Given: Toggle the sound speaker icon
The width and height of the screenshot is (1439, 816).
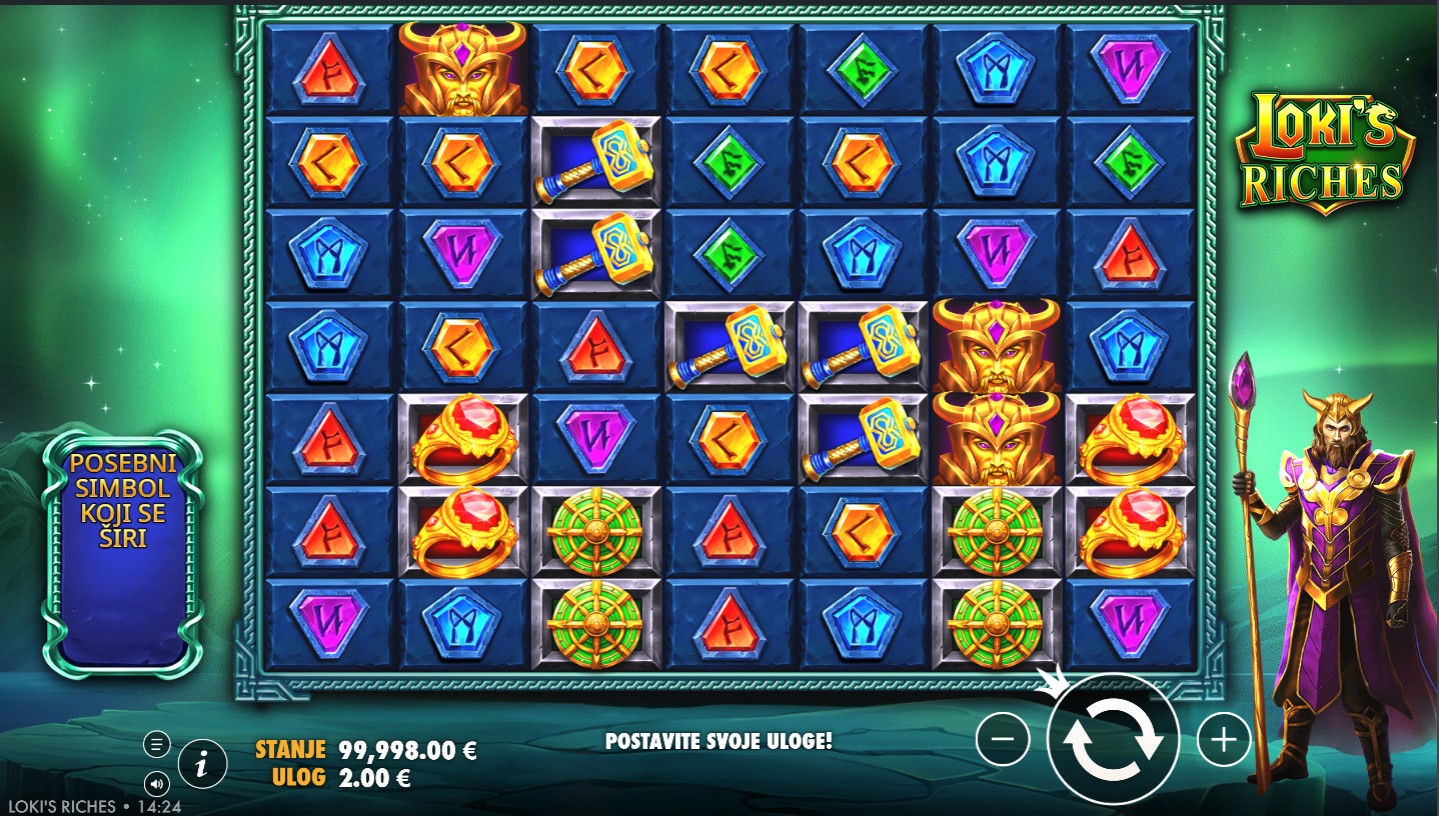Looking at the screenshot, I should click(156, 782).
